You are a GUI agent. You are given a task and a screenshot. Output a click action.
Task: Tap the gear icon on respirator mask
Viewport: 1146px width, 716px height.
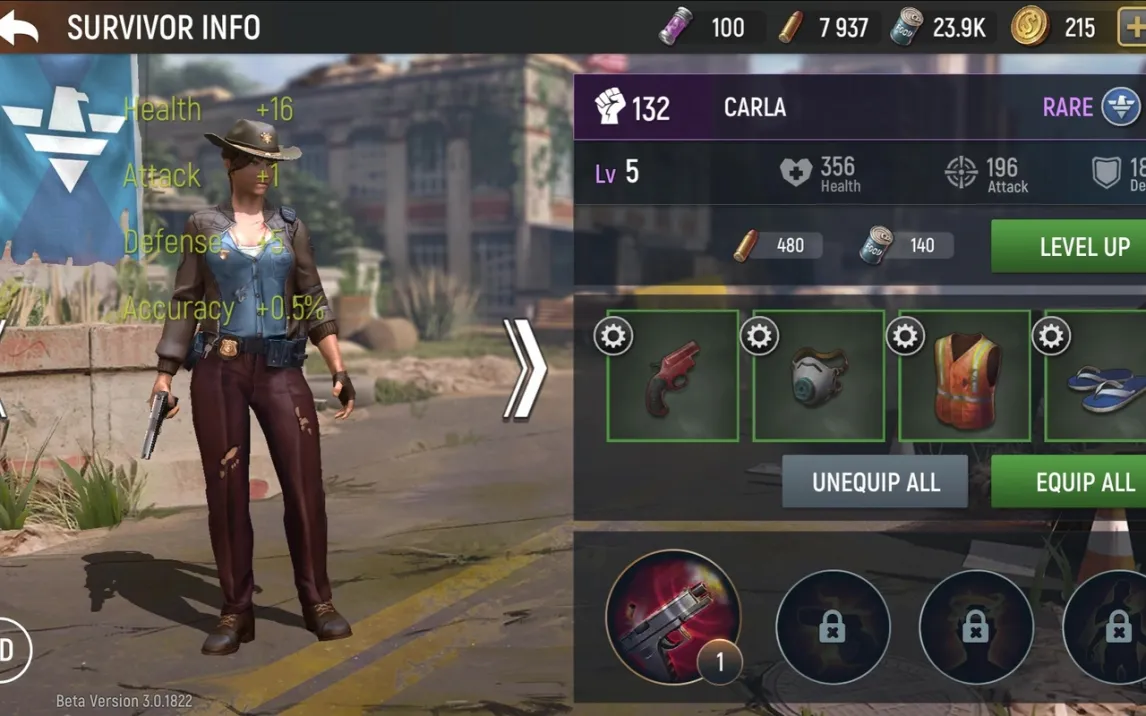click(x=759, y=337)
